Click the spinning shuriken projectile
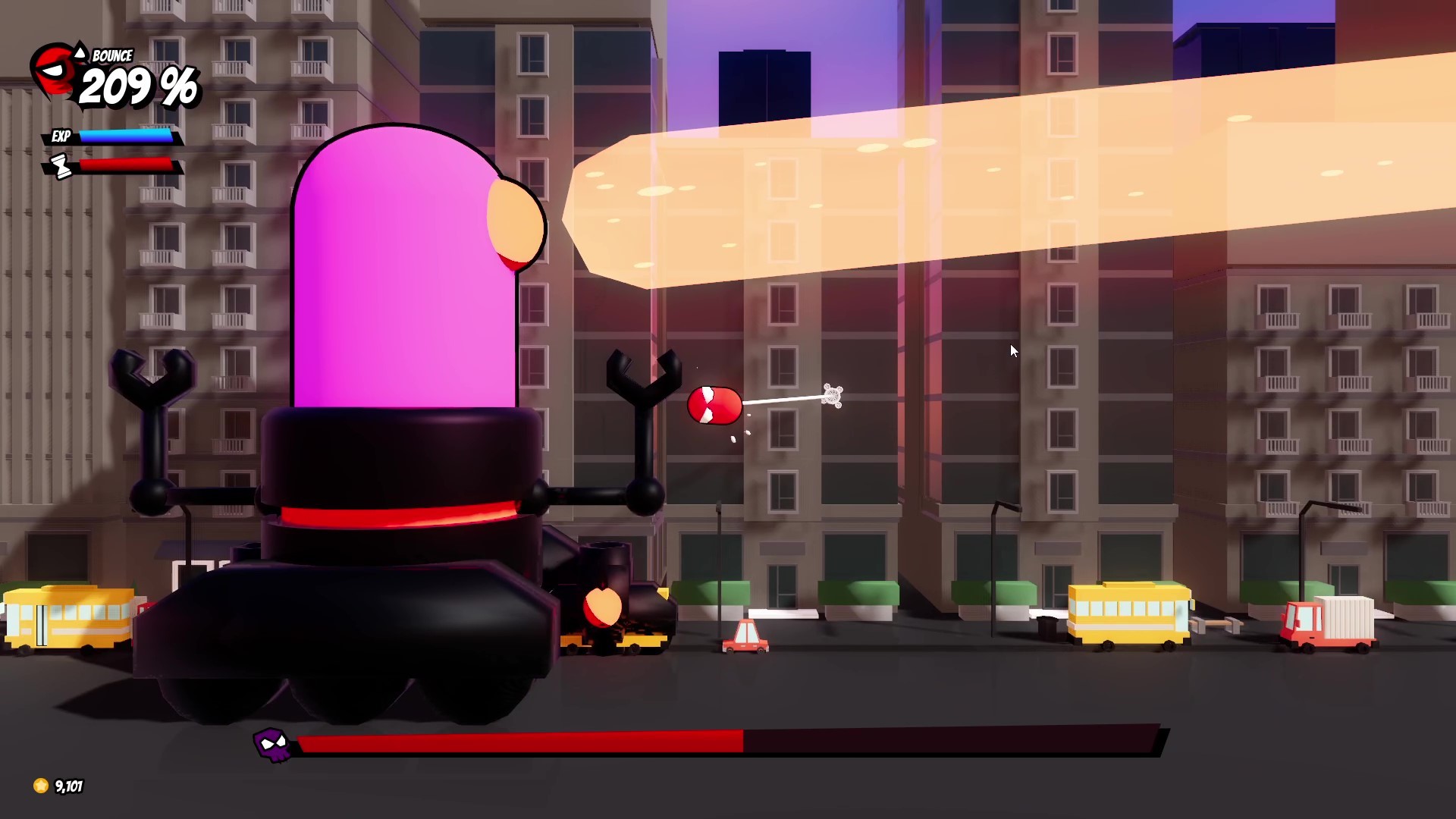This screenshot has height=819, width=1456. [x=833, y=394]
